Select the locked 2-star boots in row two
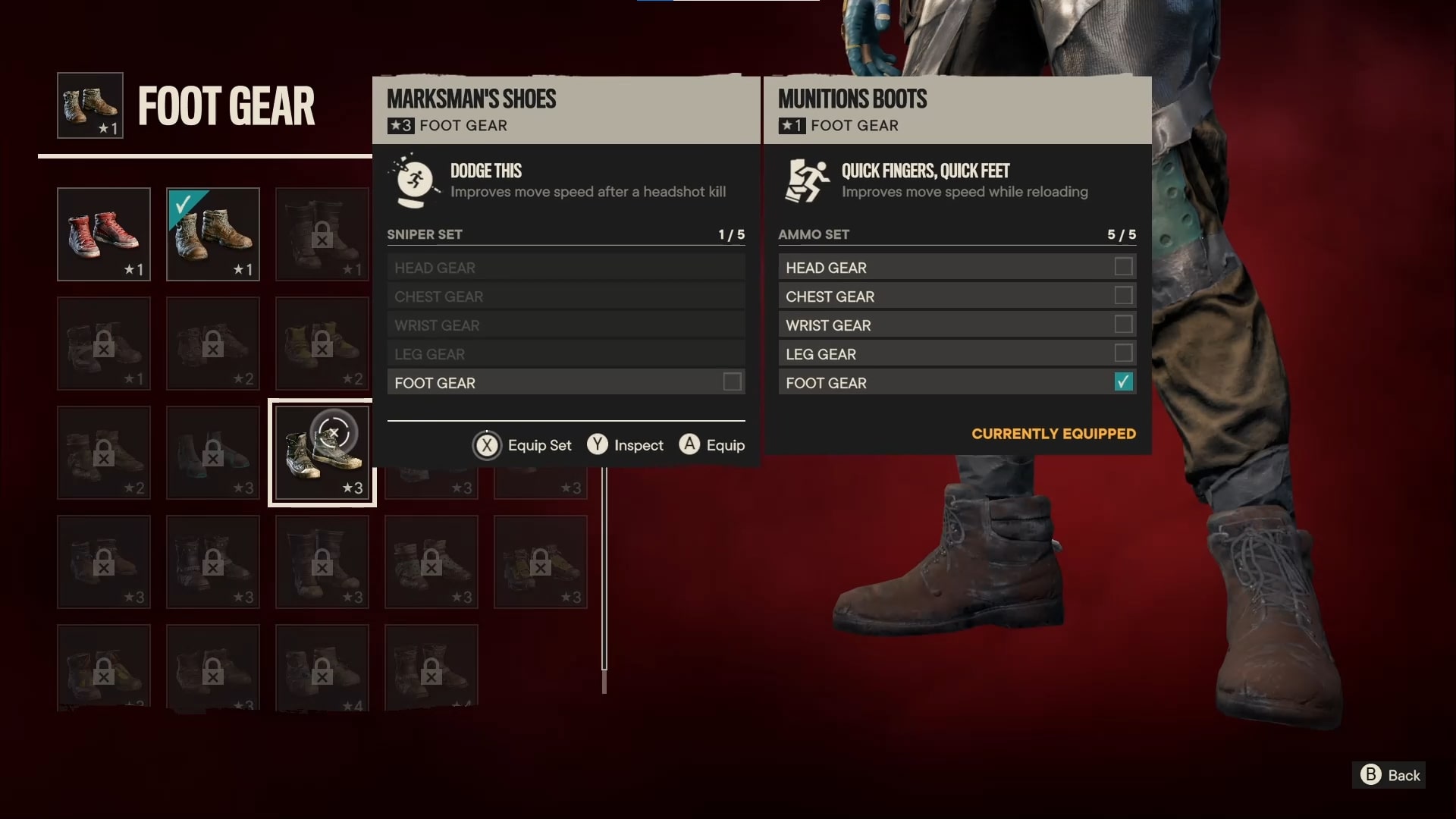This screenshot has height=819, width=1456. click(212, 344)
